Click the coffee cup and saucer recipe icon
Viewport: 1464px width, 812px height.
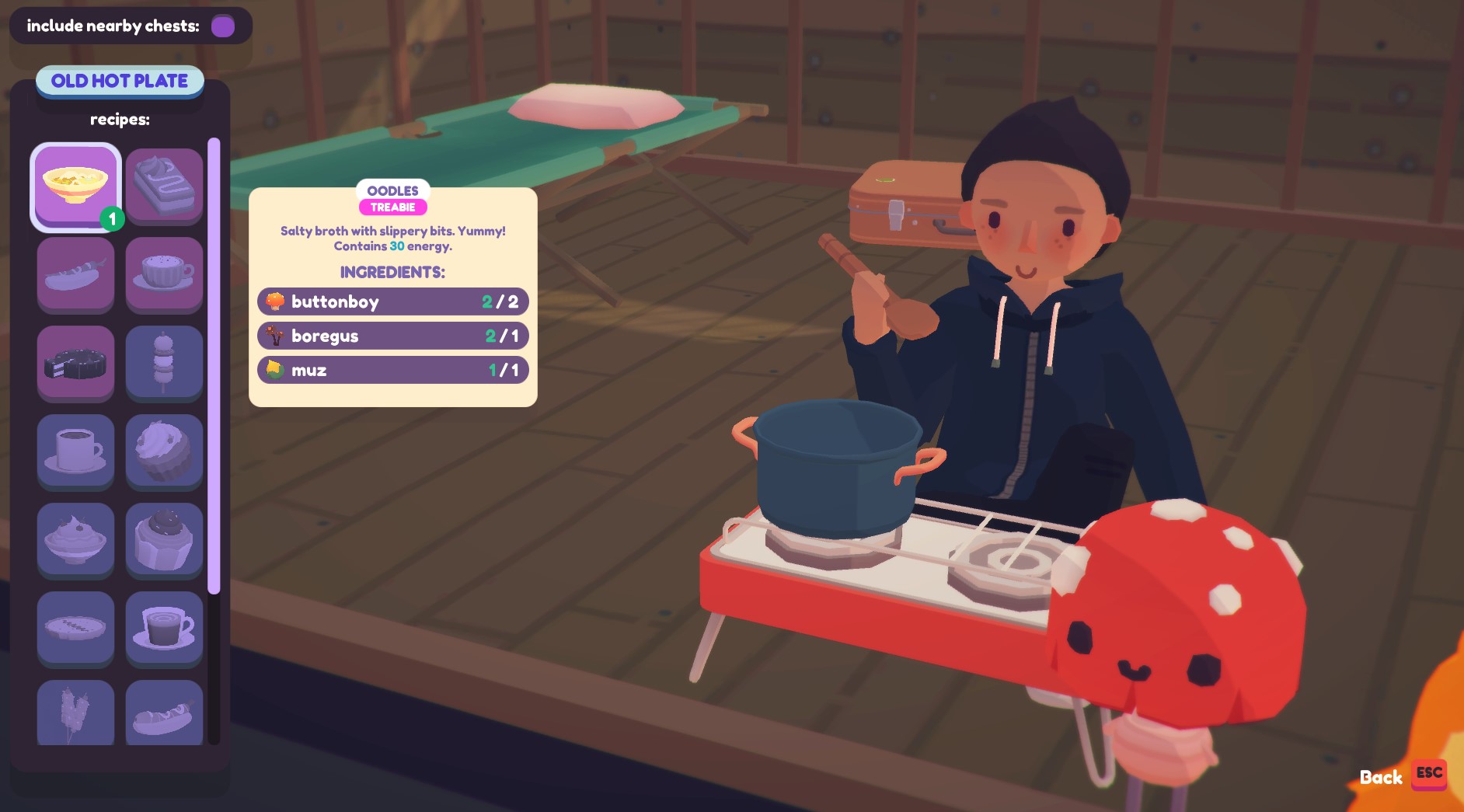tap(75, 451)
